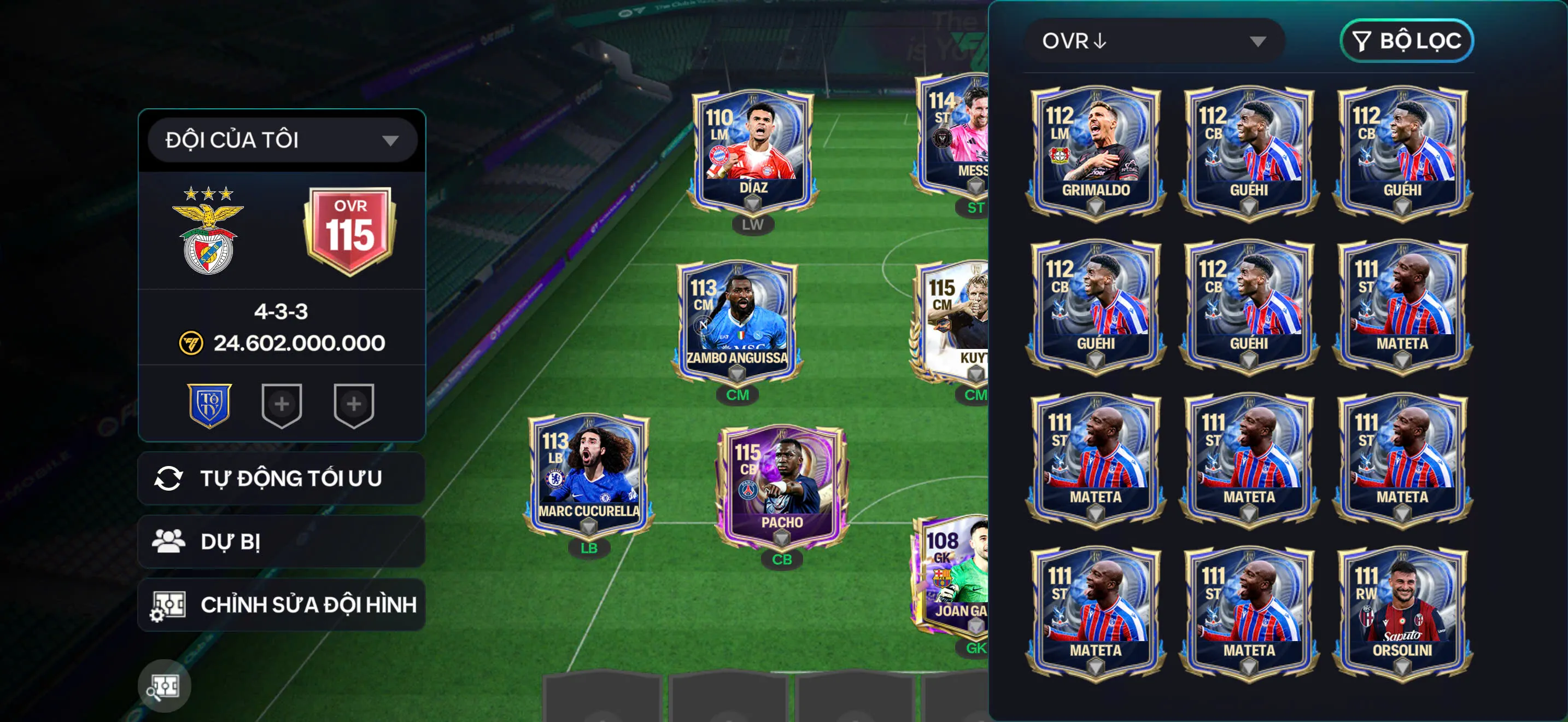Click Tự Động Tối Ưu button
The image size is (1568, 722).
(281, 479)
